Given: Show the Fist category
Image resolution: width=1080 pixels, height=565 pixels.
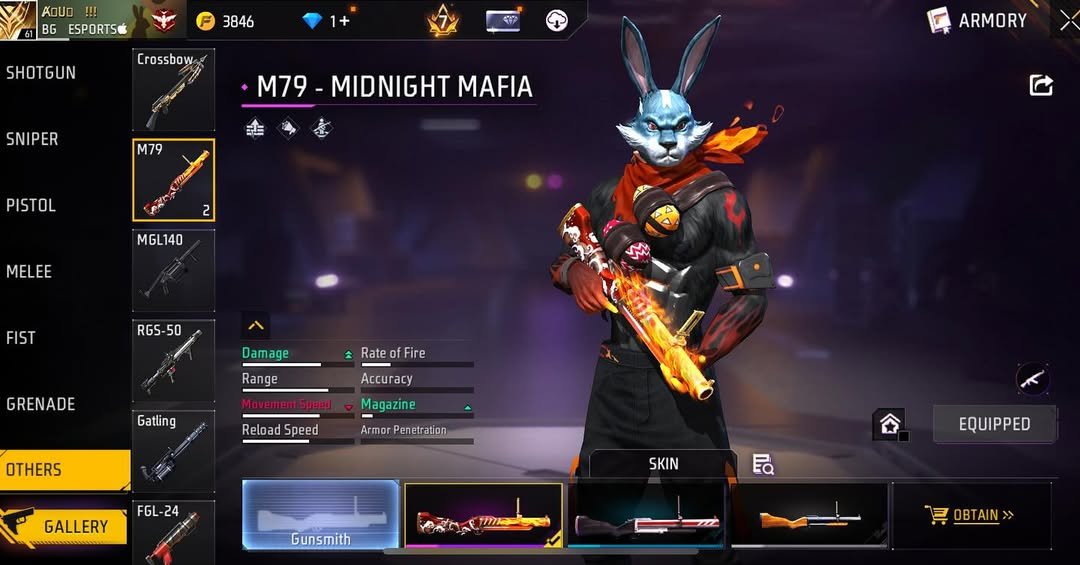Looking at the screenshot, I should pos(21,338).
